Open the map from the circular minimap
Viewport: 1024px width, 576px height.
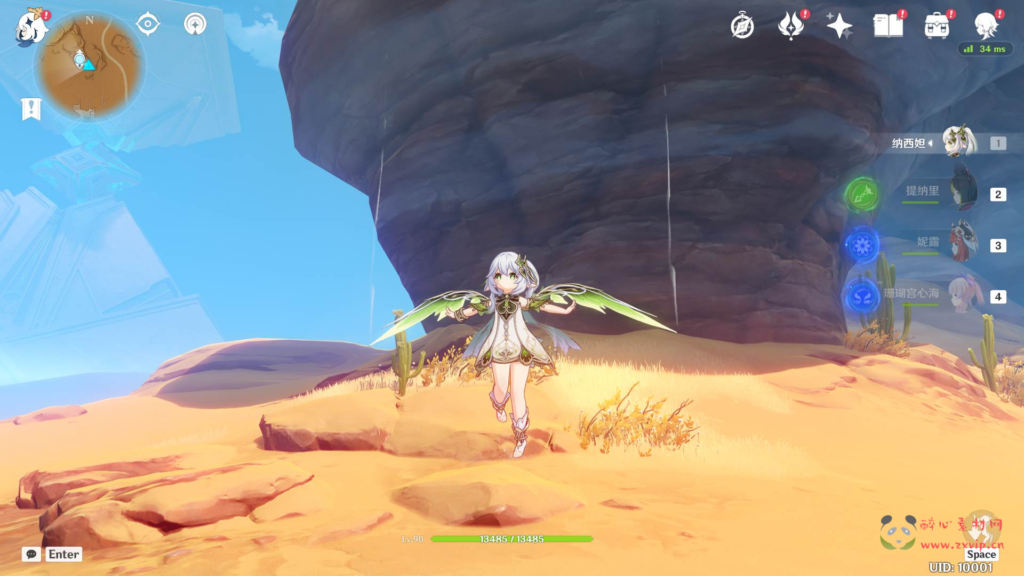89,65
